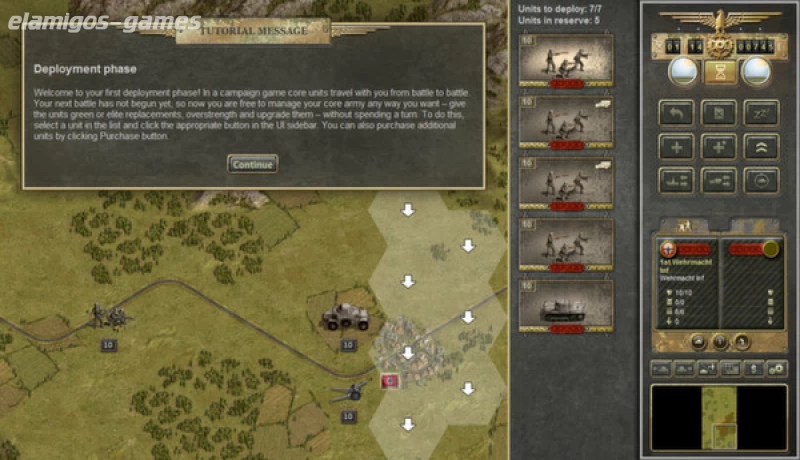The height and width of the screenshot is (460, 800).
Task: Give elite replacements with the starred plus button
Action: 719,146
